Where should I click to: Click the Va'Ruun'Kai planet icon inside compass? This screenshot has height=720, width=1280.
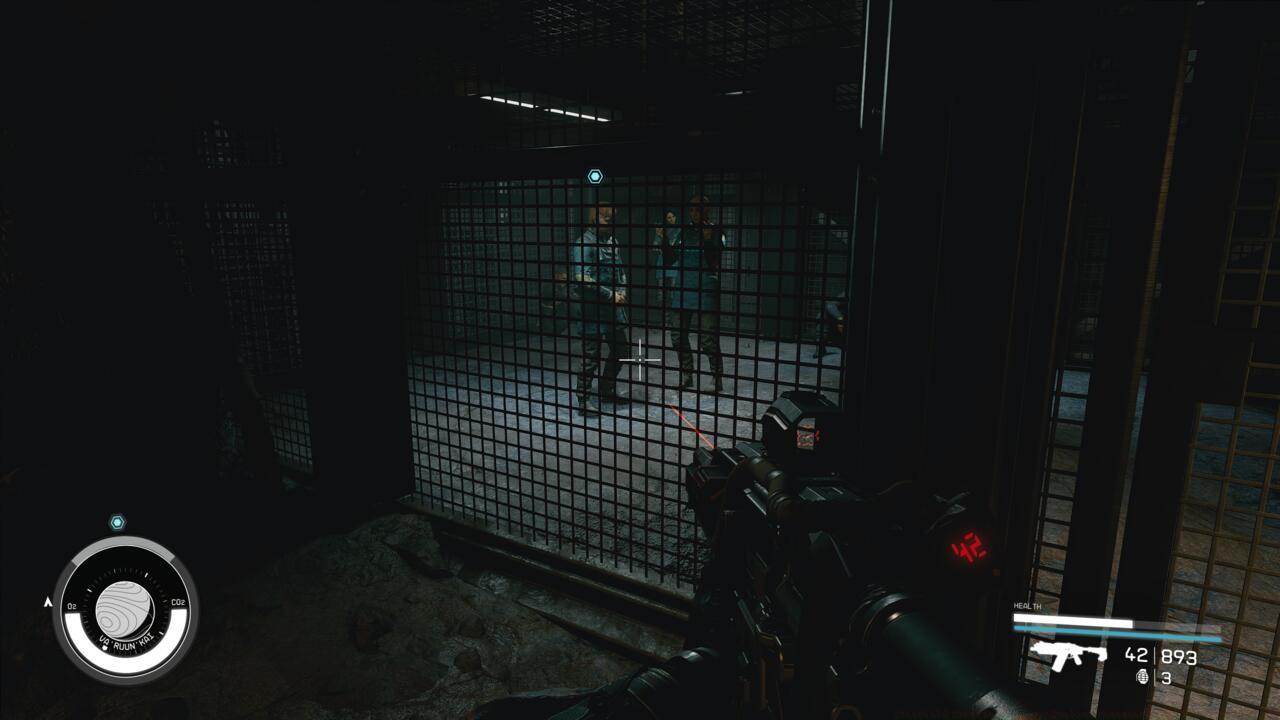126,608
